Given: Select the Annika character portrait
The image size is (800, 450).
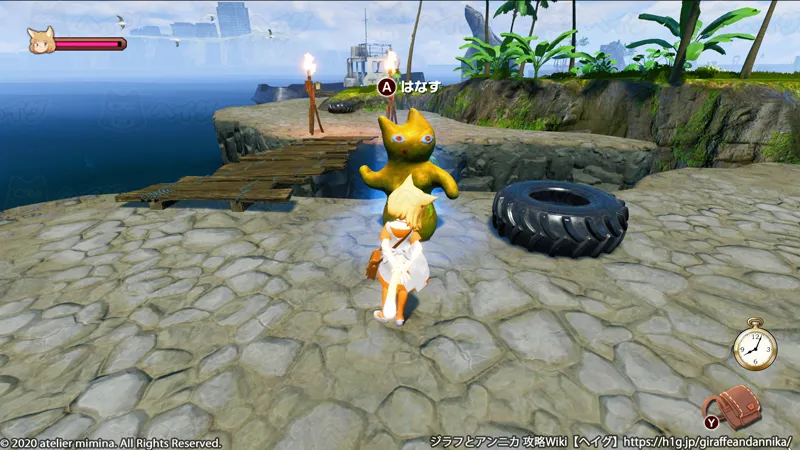Looking at the screenshot, I should 41,42.
